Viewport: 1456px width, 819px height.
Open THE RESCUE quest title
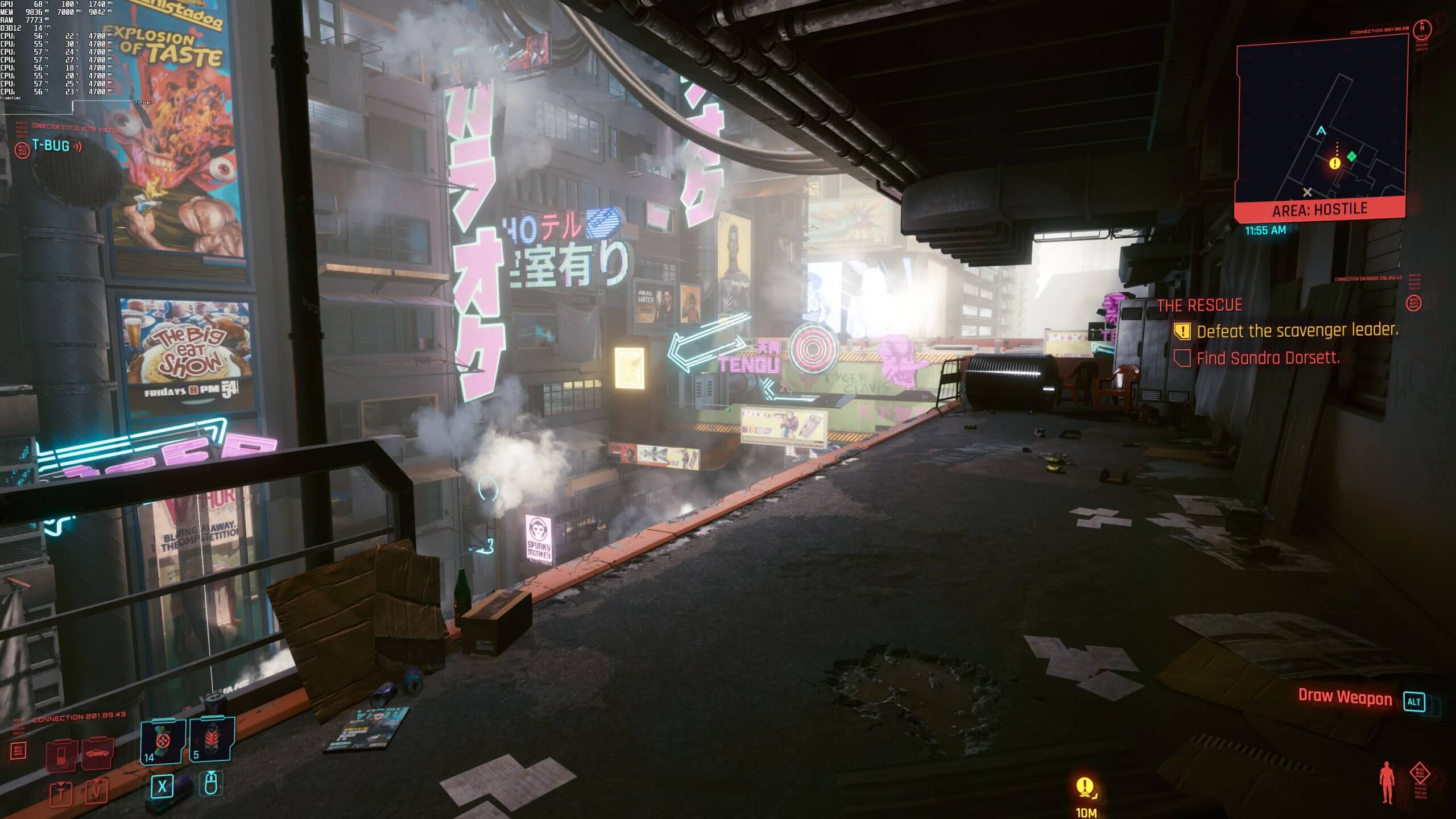(1198, 305)
